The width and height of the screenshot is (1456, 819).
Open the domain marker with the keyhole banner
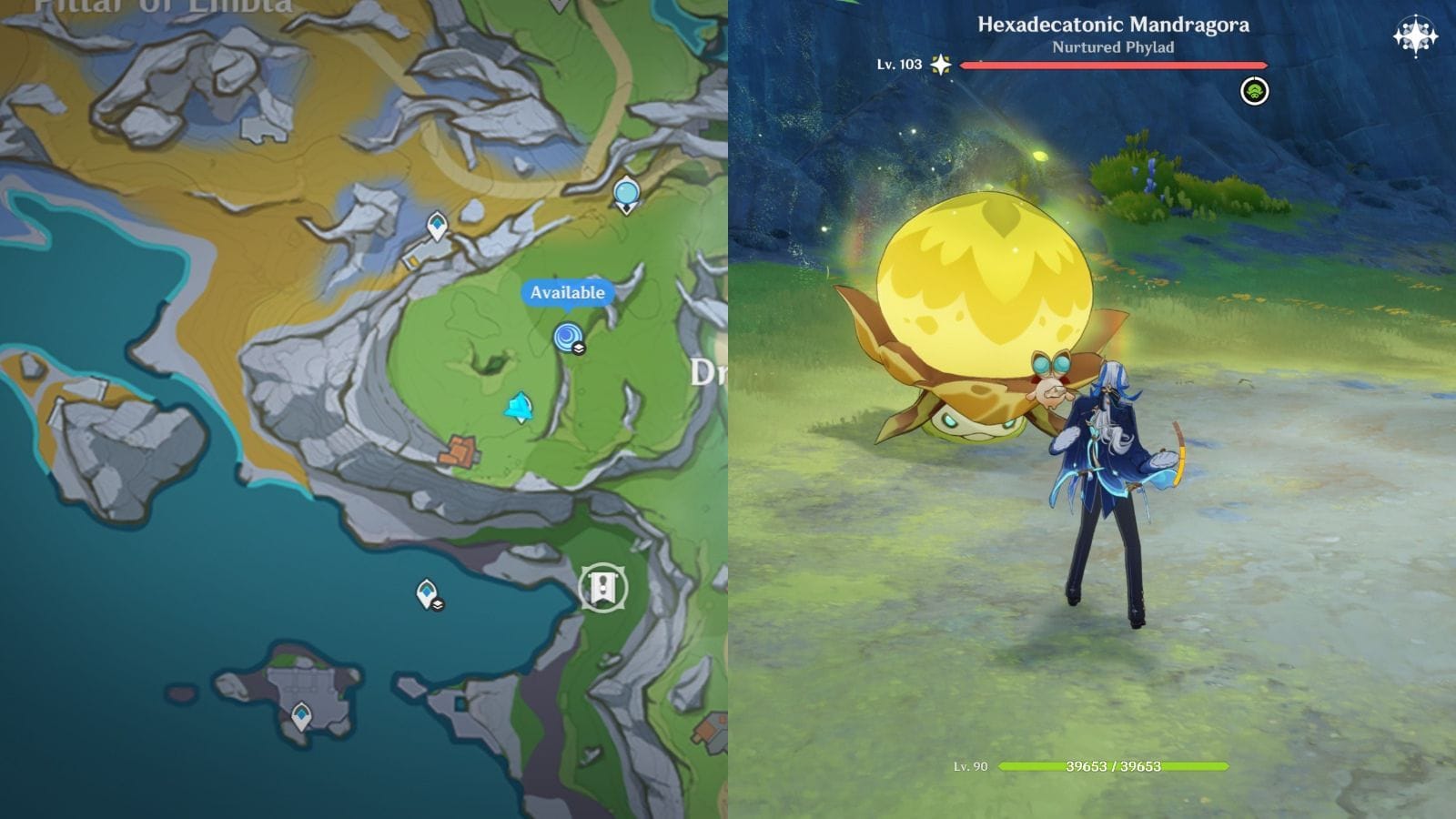pyautogui.click(x=602, y=588)
